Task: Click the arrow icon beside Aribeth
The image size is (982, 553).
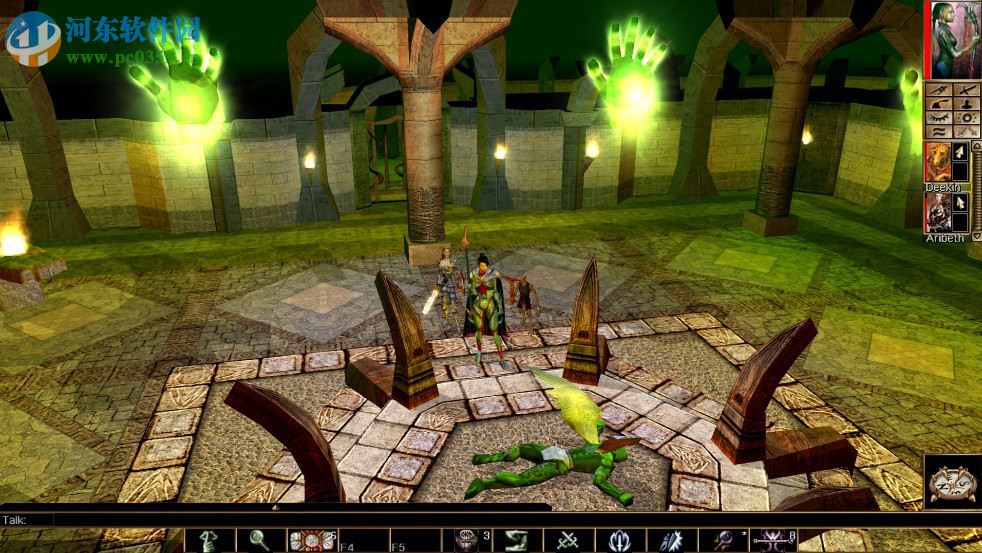Action: (958, 201)
